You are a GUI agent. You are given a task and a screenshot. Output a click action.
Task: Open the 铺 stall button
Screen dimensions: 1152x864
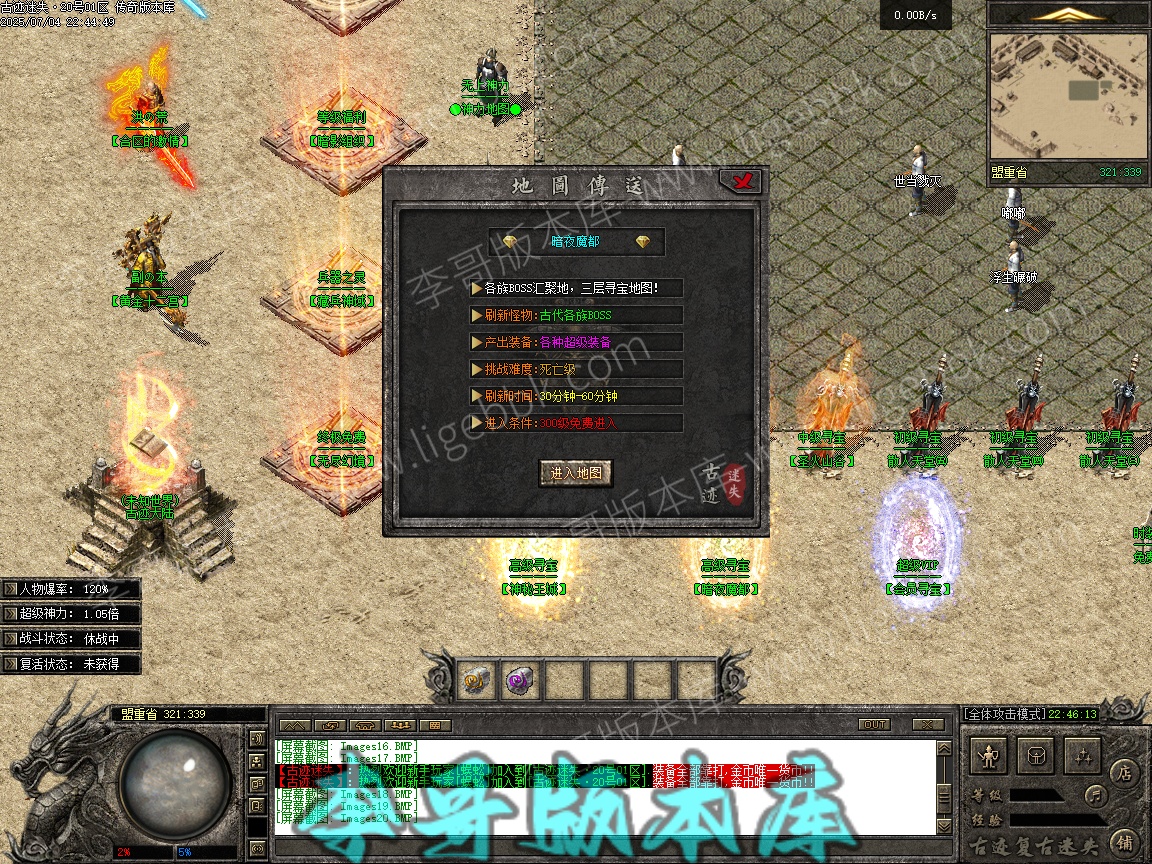(x=1124, y=841)
